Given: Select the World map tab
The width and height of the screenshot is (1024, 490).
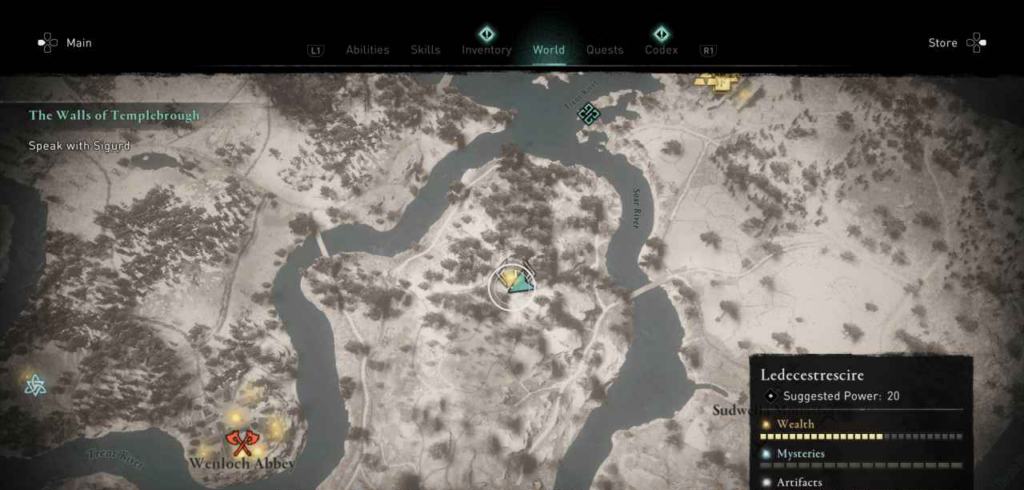Looking at the screenshot, I should (x=549, y=50).
